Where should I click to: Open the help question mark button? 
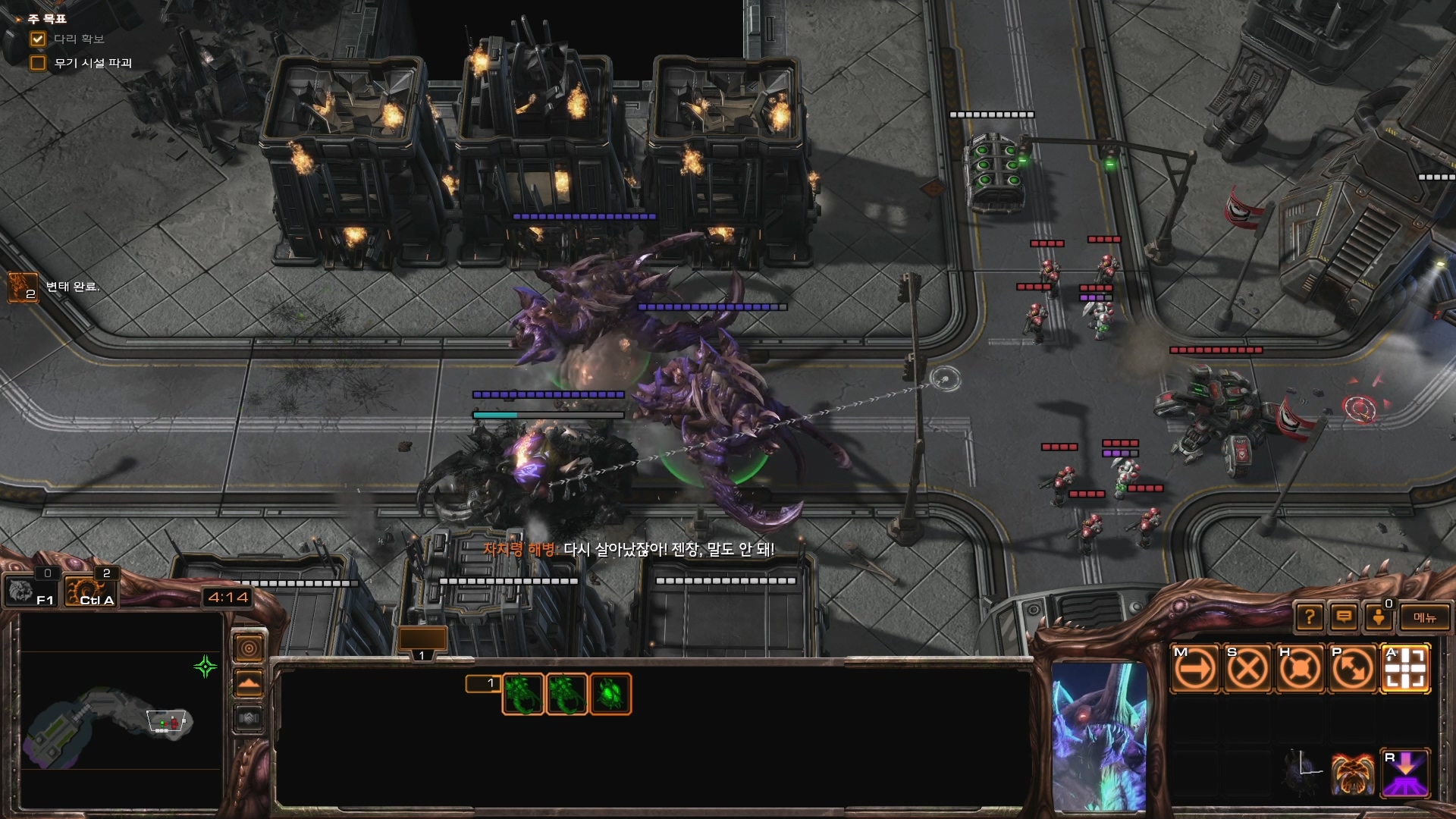pos(1309,617)
